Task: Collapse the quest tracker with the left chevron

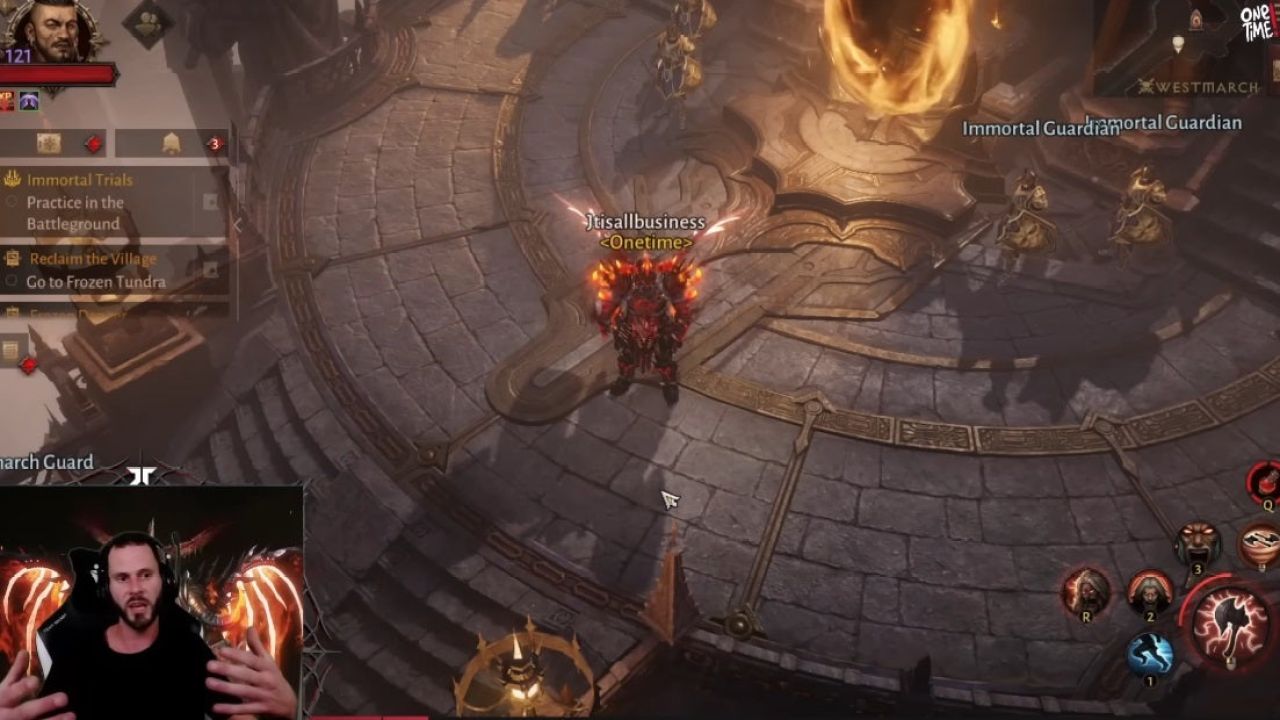Action: click(x=238, y=224)
